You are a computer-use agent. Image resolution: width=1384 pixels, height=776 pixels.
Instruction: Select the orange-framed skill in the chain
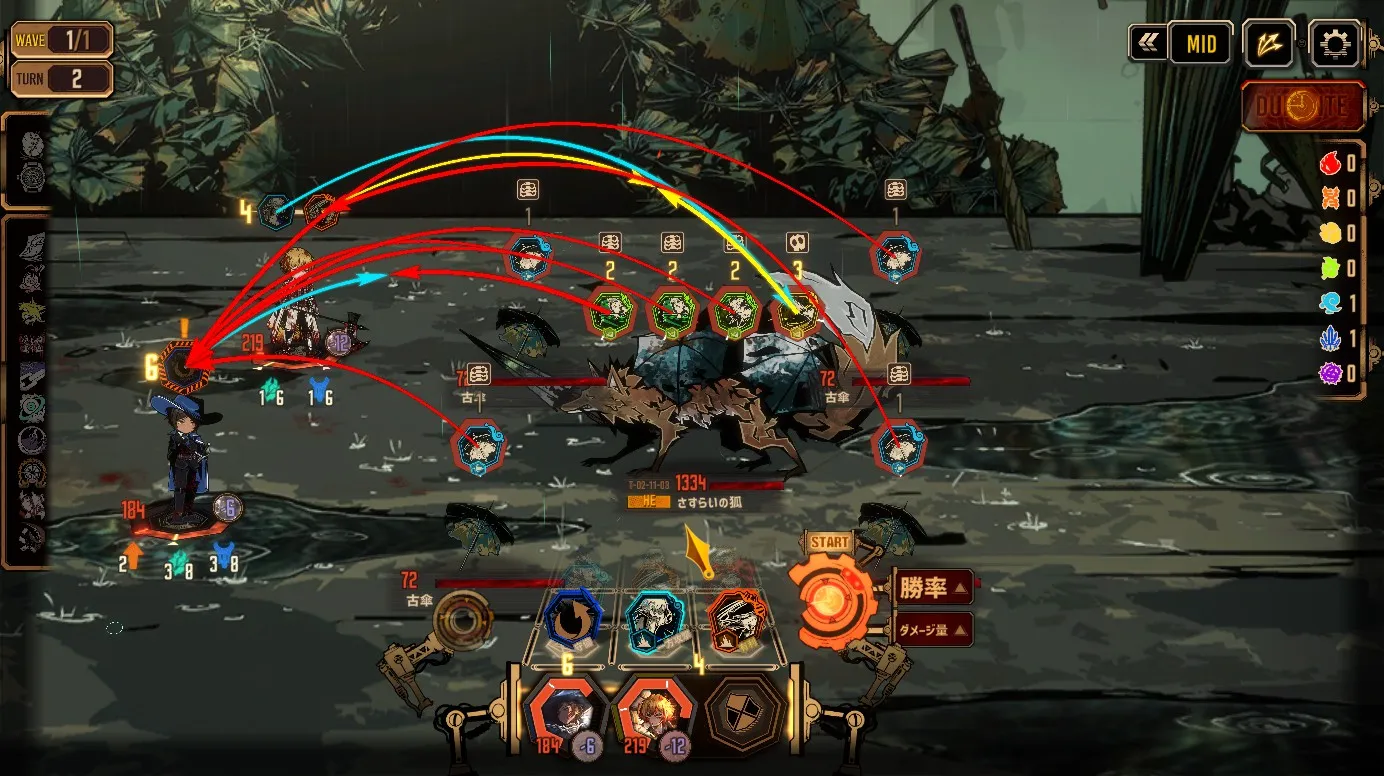(736, 620)
